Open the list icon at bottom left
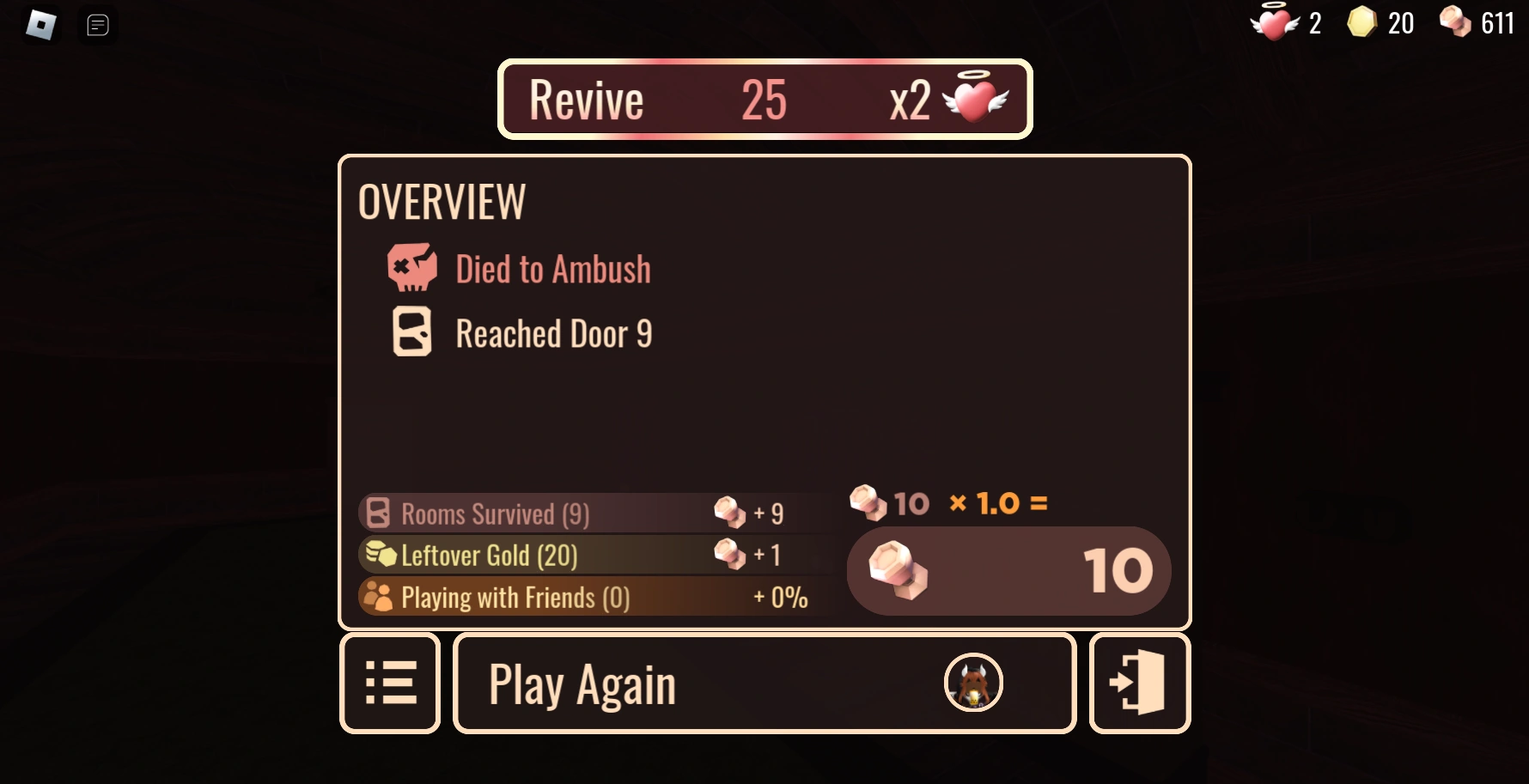 [391, 682]
